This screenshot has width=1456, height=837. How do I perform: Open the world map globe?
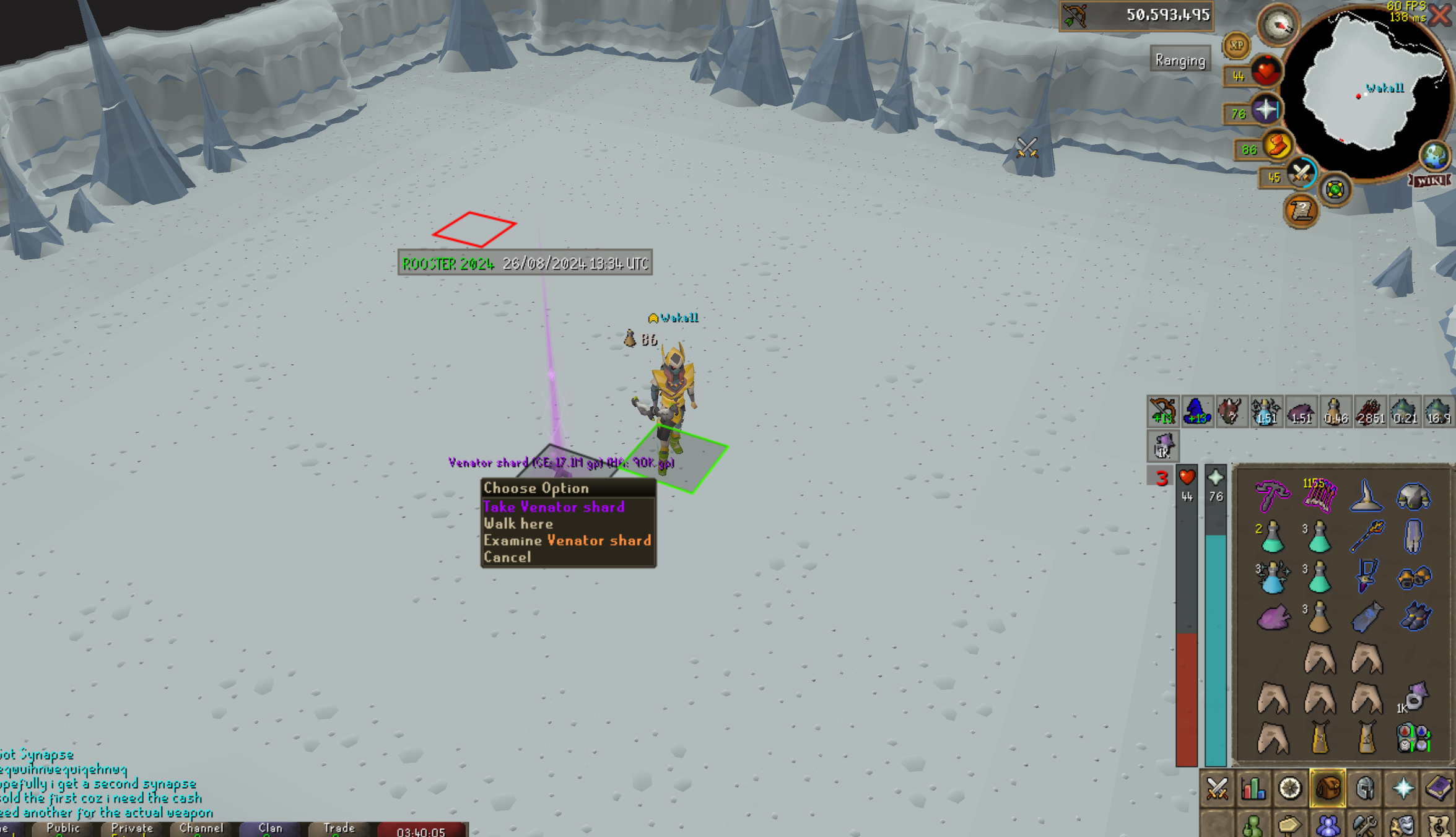tap(1434, 155)
